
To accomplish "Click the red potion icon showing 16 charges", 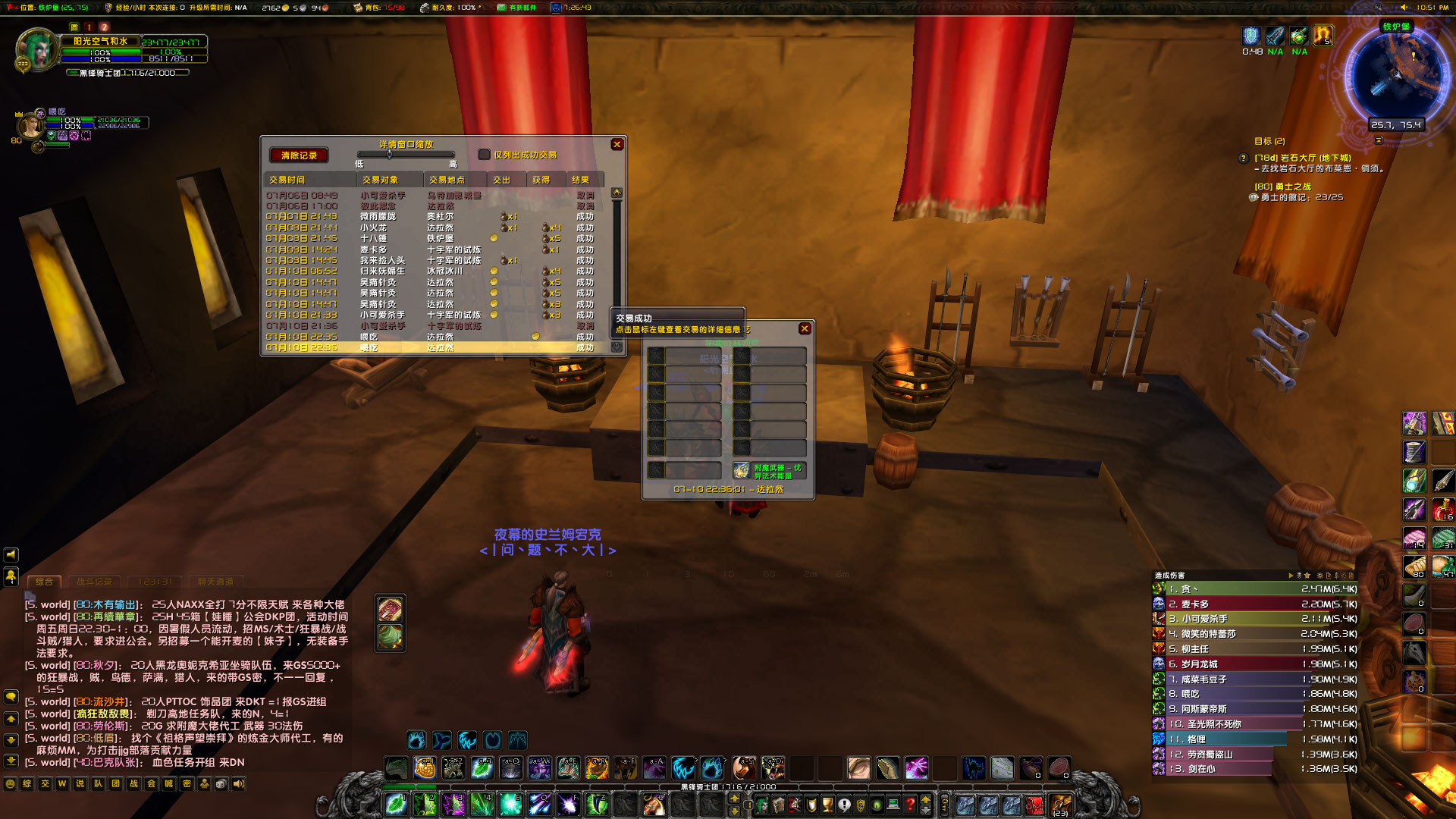I will tap(1444, 508).
